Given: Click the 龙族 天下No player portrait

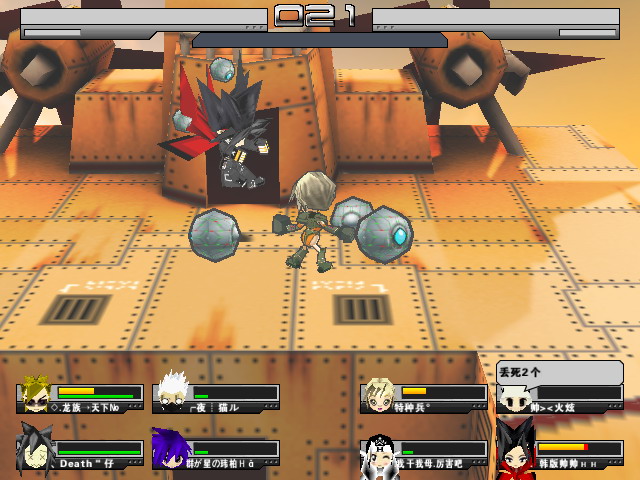Looking at the screenshot, I should [x=35, y=394].
